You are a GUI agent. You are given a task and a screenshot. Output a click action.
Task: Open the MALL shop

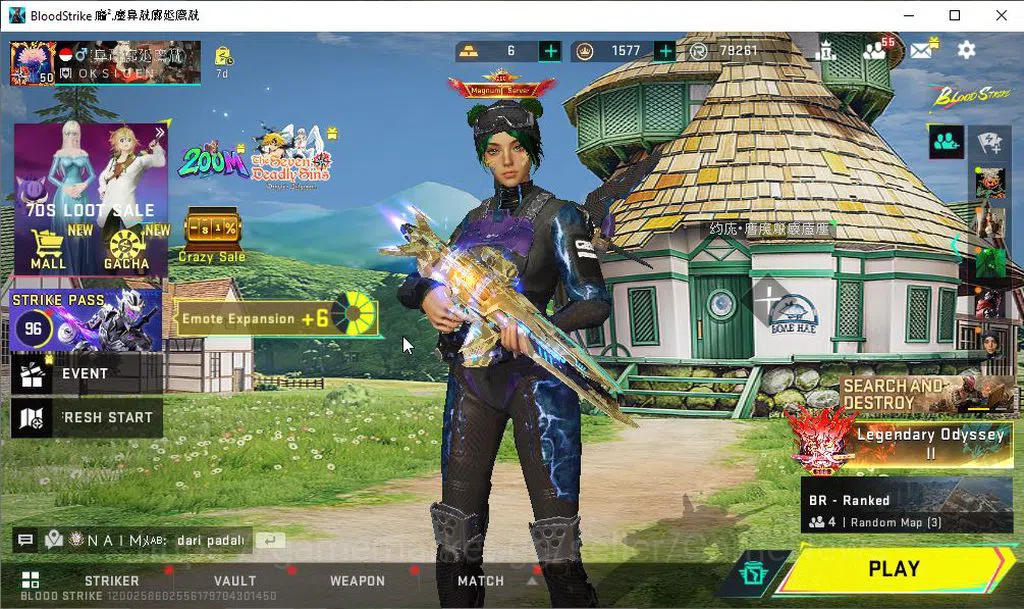[48, 250]
